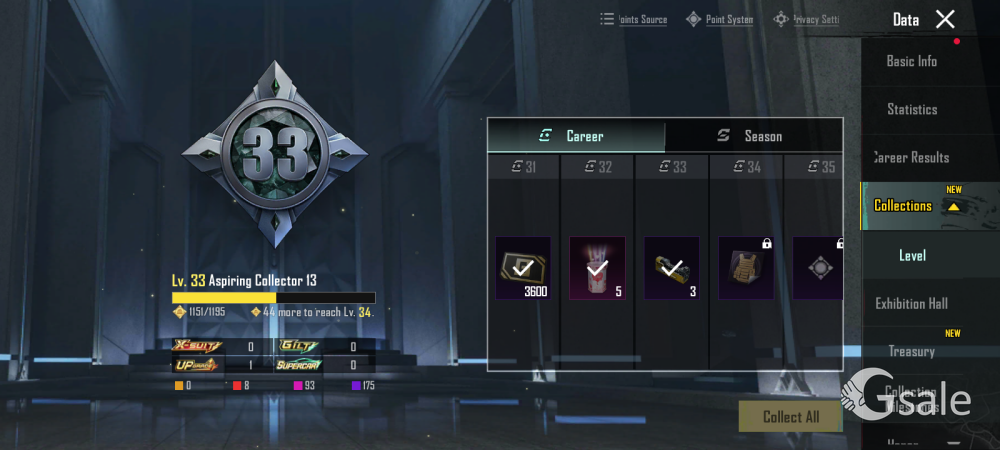The height and width of the screenshot is (450, 1000).
Task: Open the Exhibition Hall
Action: tap(911, 303)
